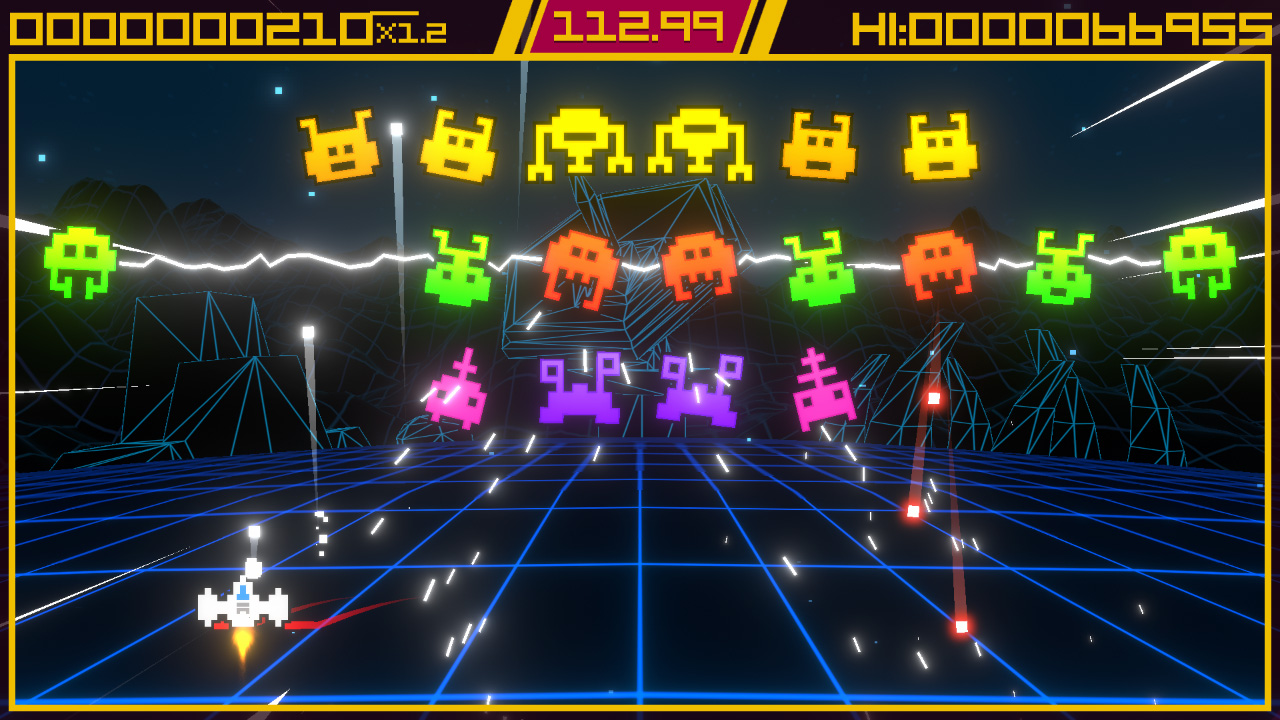Select the player's white spaceship
The image size is (1280, 720).
click(x=243, y=605)
